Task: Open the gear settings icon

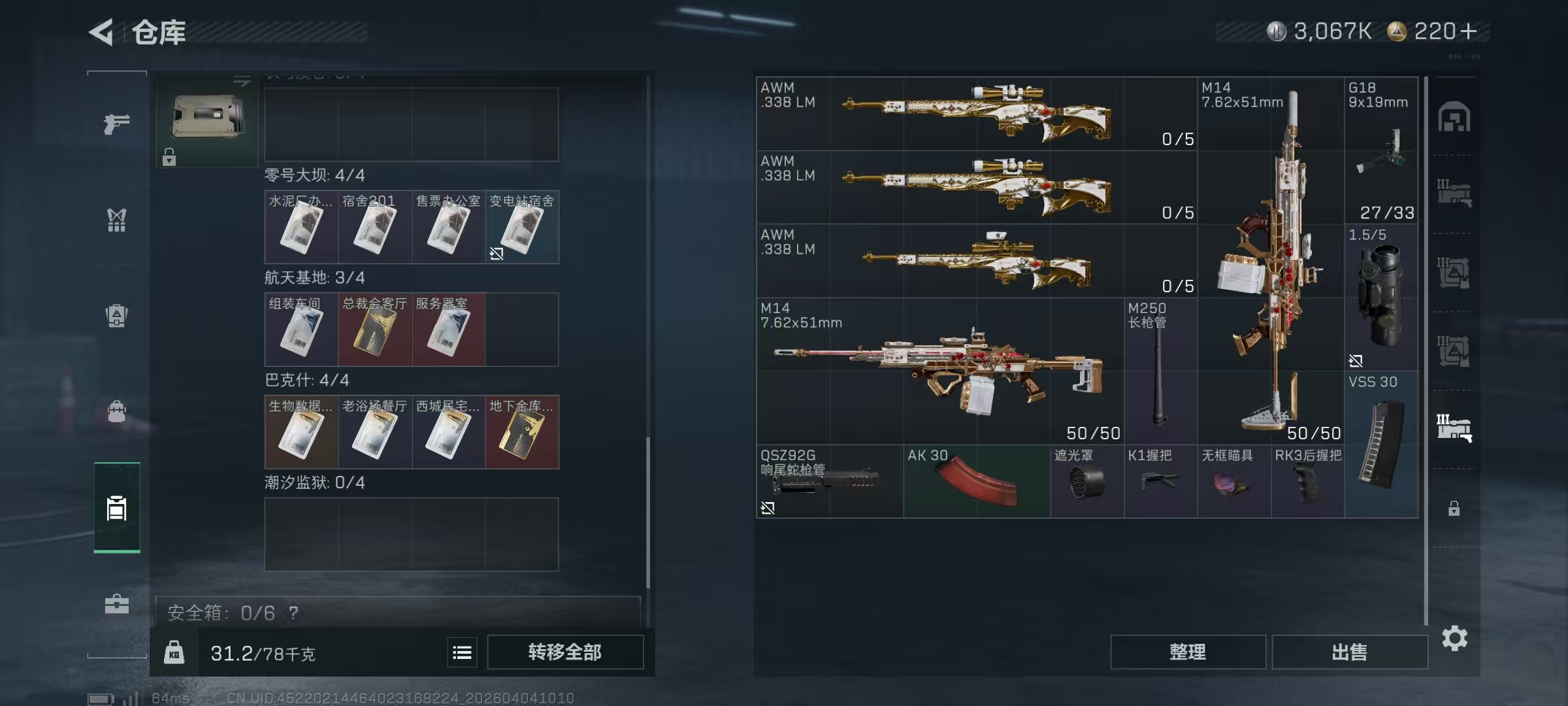Action: coord(1454,639)
